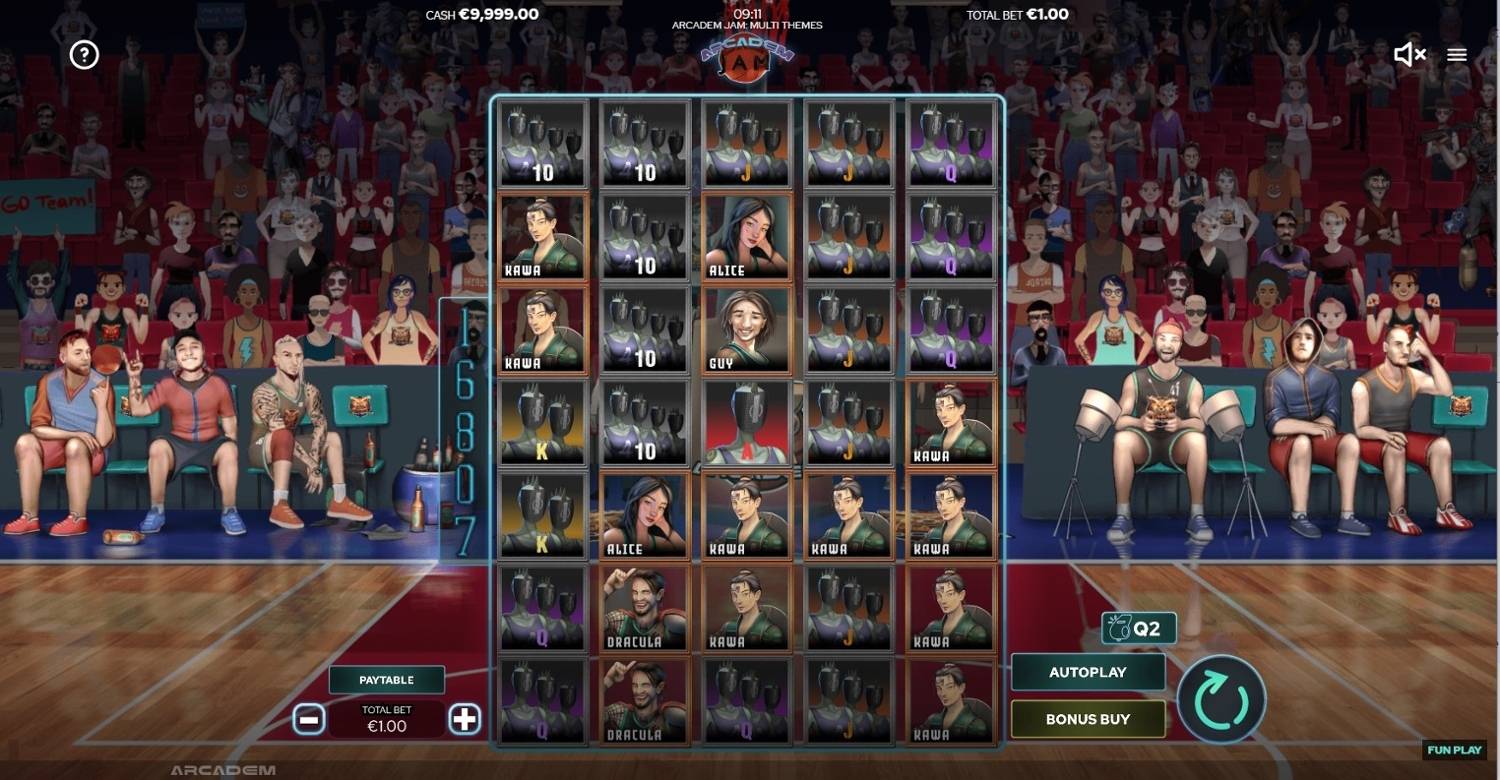Viewport: 1500px width, 780px height.
Task: View the Paytable
Action: pos(387,679)
